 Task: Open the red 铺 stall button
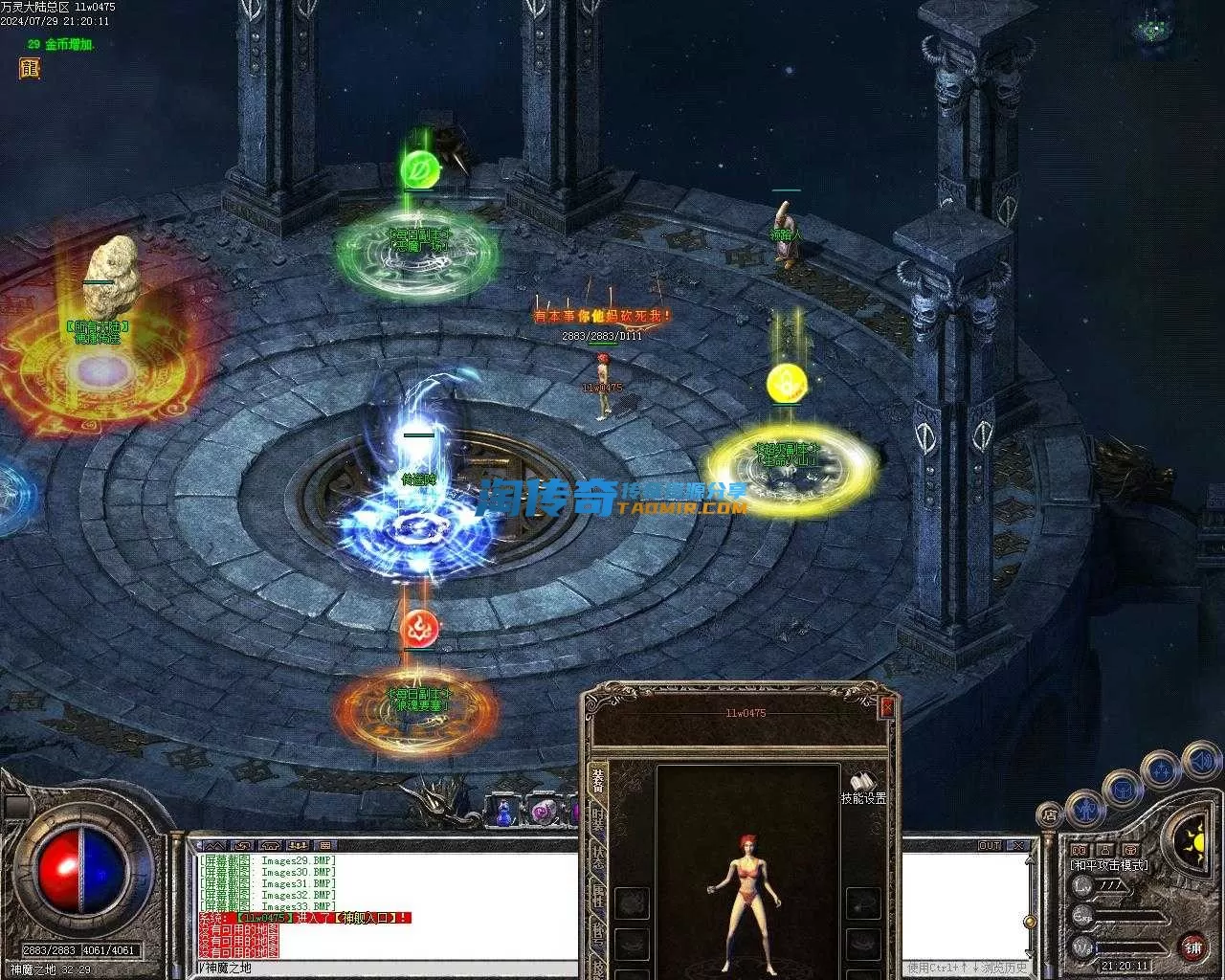pyautogui.click(x=1192, y=947)
